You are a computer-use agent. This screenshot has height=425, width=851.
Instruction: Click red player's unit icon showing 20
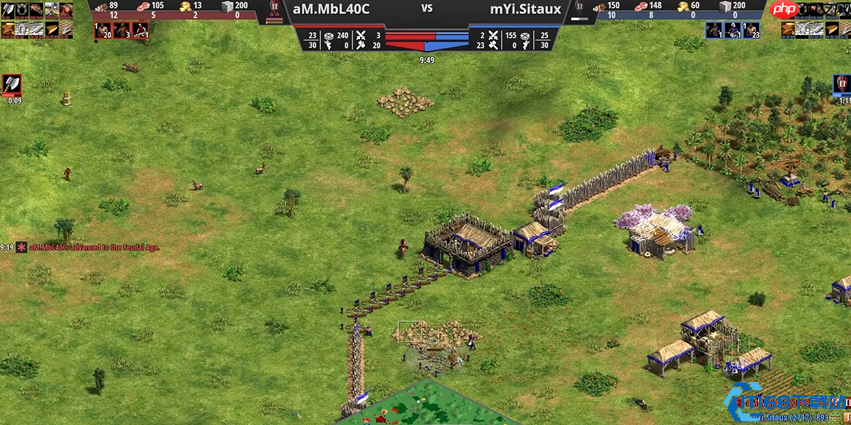tap(103, 30)
